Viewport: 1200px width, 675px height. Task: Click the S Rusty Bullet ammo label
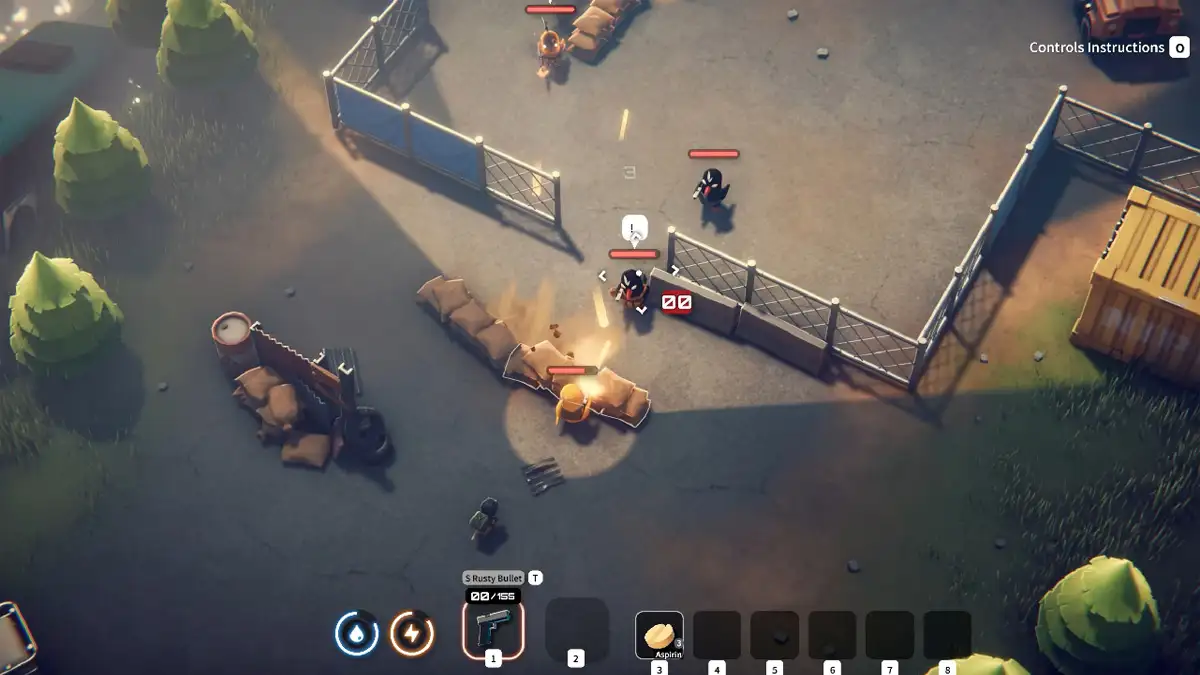point(494,578)
